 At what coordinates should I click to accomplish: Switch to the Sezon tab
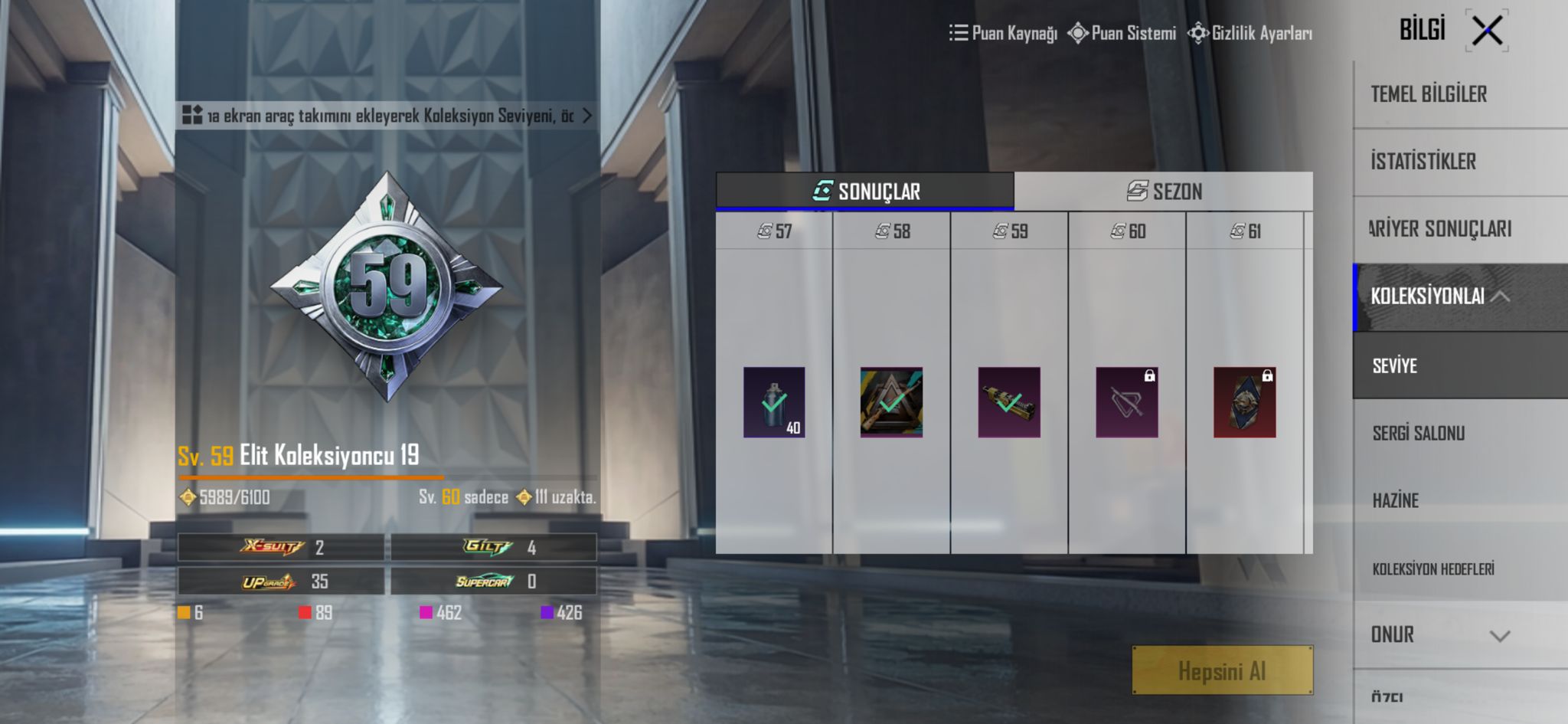1164,192
